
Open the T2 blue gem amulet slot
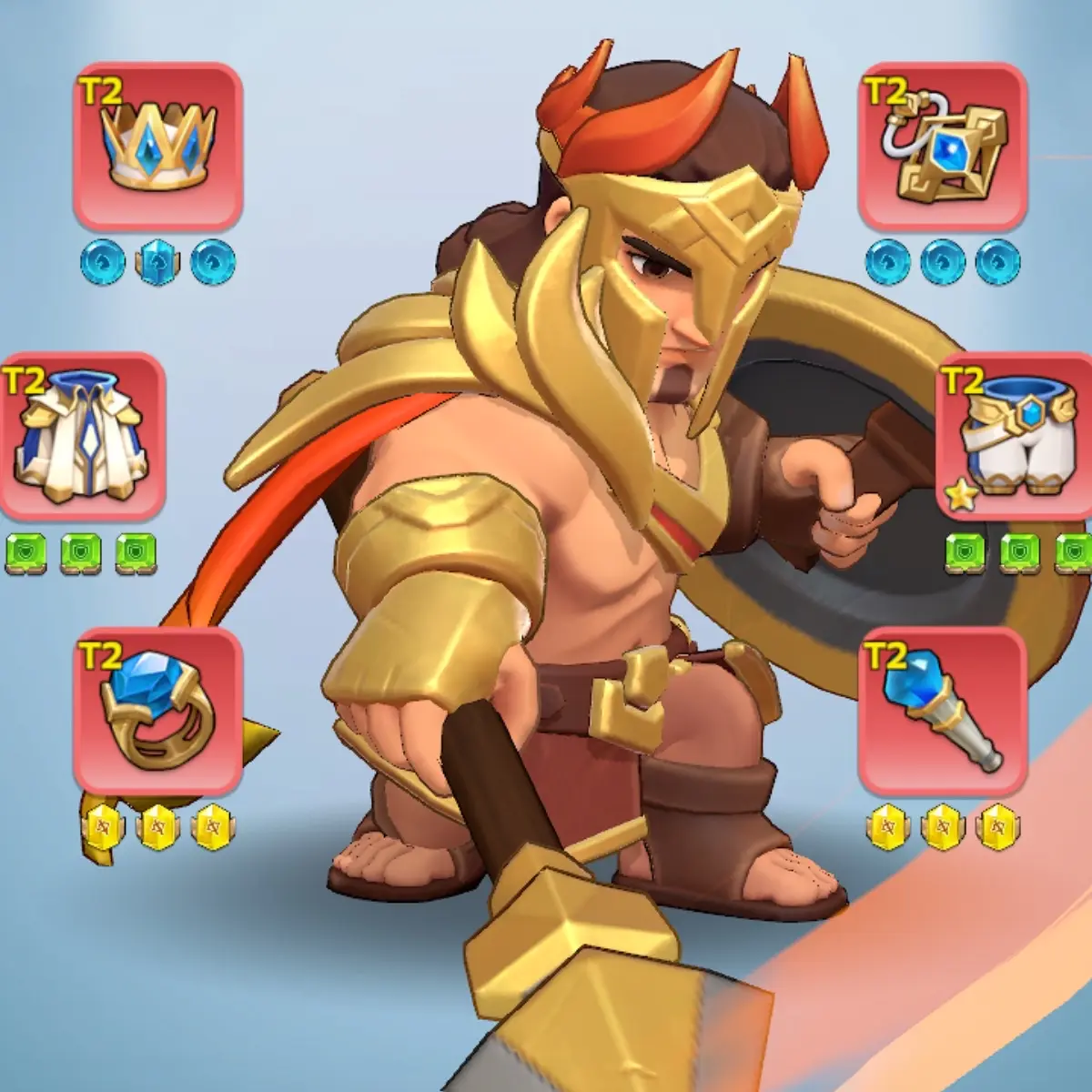coord(943,146)
